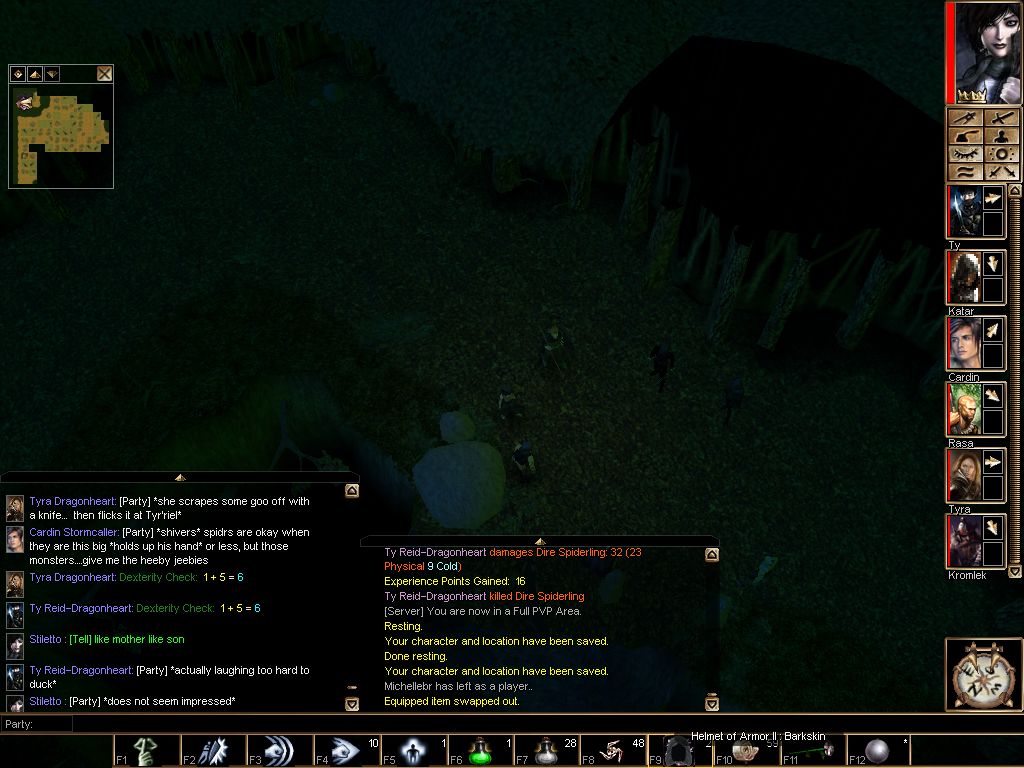This screenshot has height=768, width=1024.
Task: Activate the F12 grey orb slot
Action: point(878,751)
